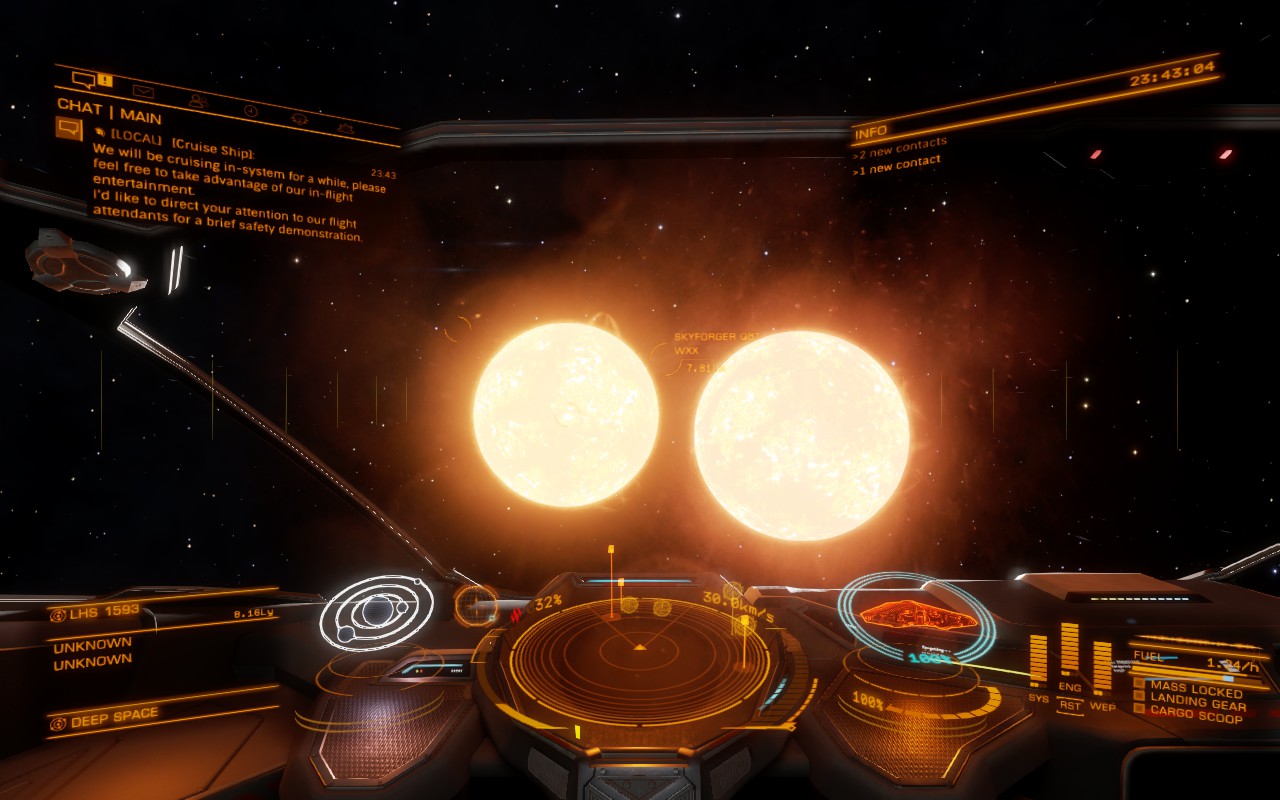
Task: Switch to the inbox envelope tab
Action: pos(143,91)
